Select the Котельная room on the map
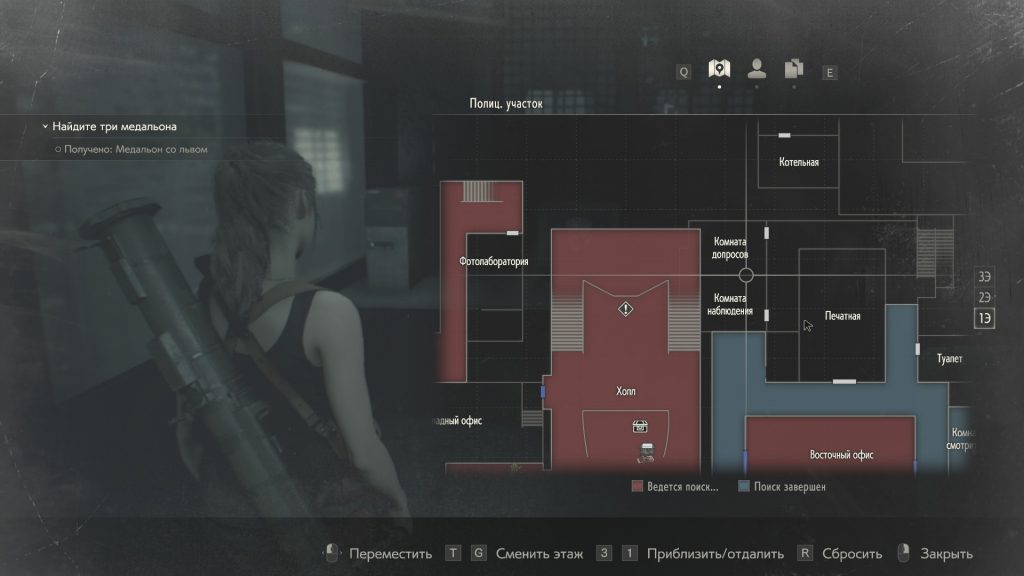Image resolution: width=1024 pixels, height=576 pixels. (x=799, y=162)
